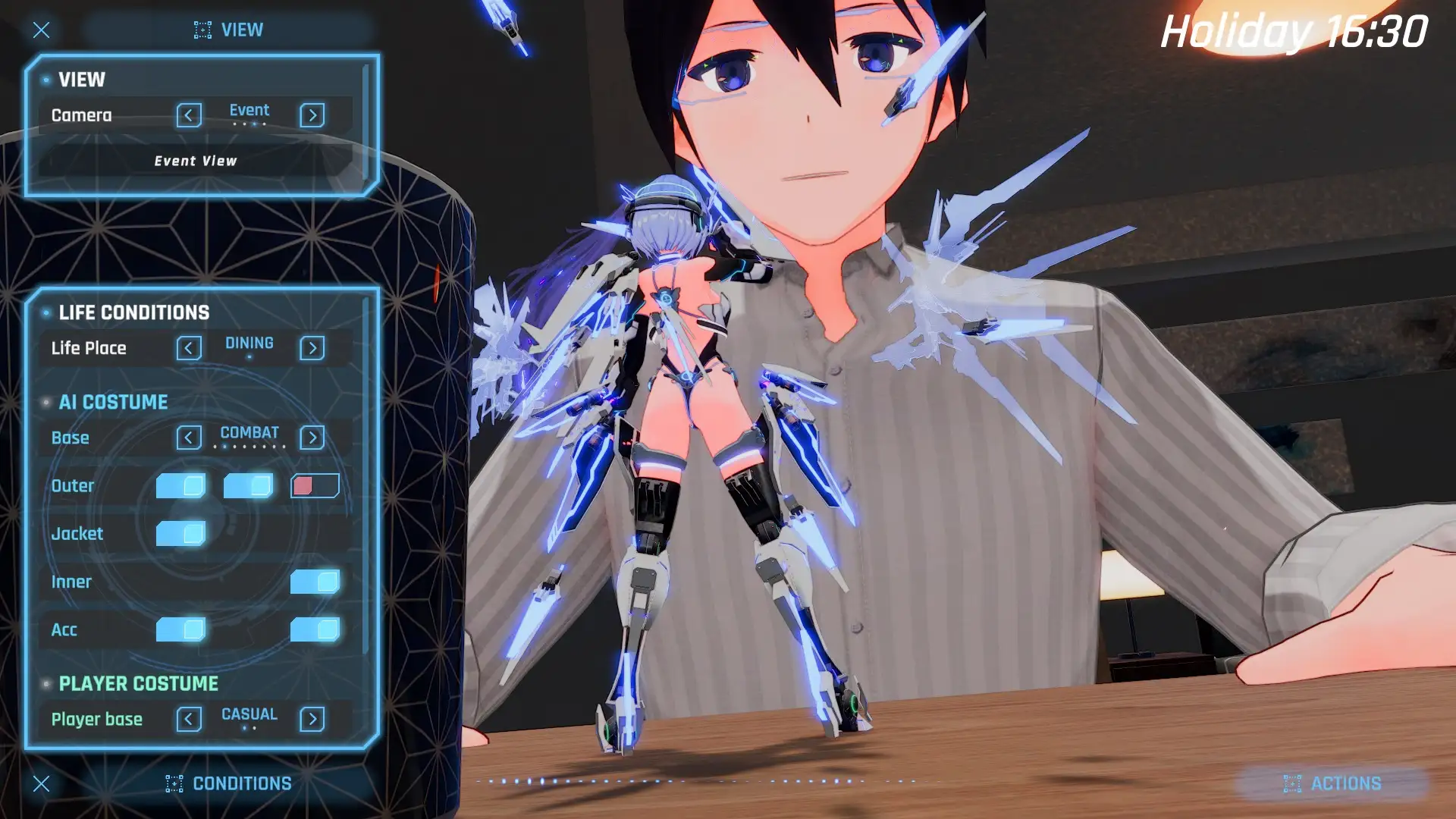
Task: Enable the disabled red Outer costume toggle
Action: point(315,485)
